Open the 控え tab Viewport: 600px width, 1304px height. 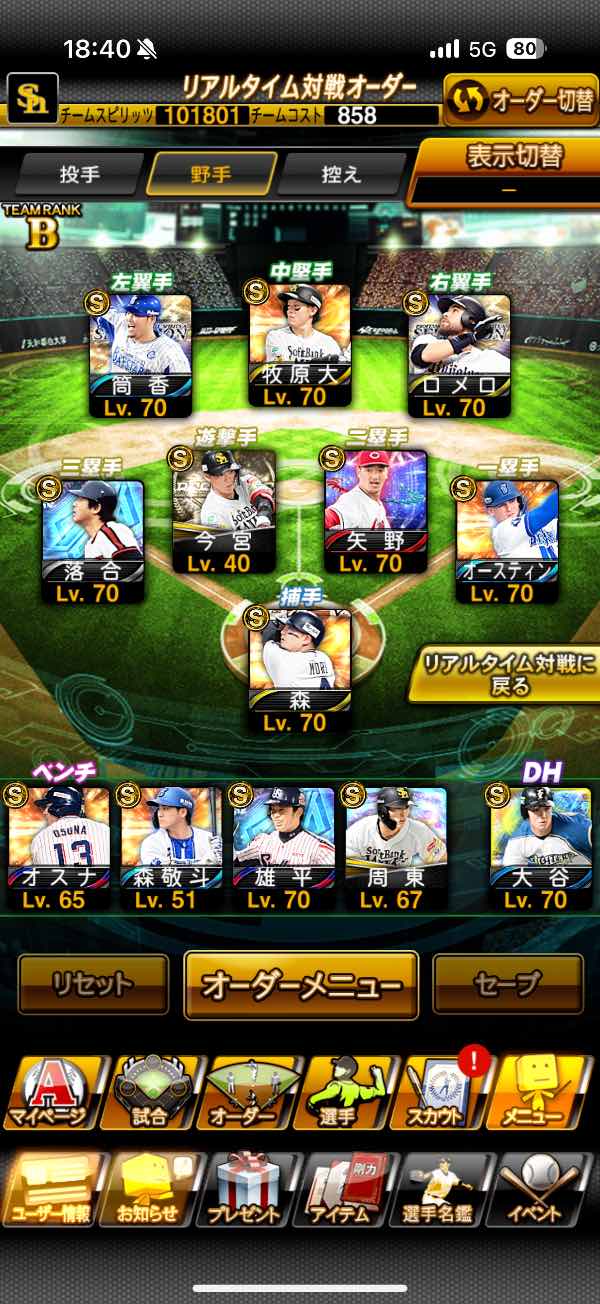click(x=340, y=174)
